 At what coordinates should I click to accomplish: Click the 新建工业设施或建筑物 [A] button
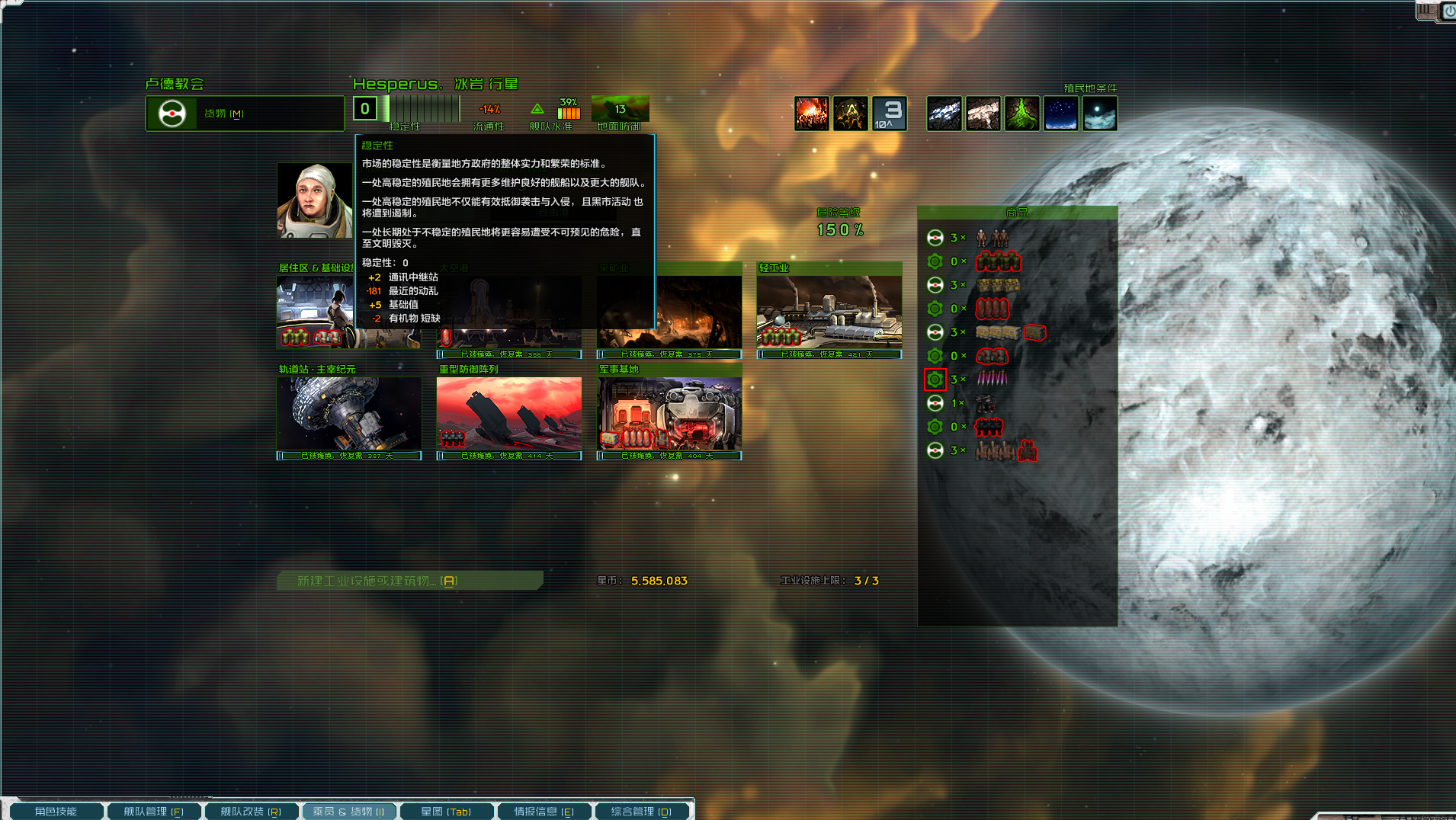(409, 580)
